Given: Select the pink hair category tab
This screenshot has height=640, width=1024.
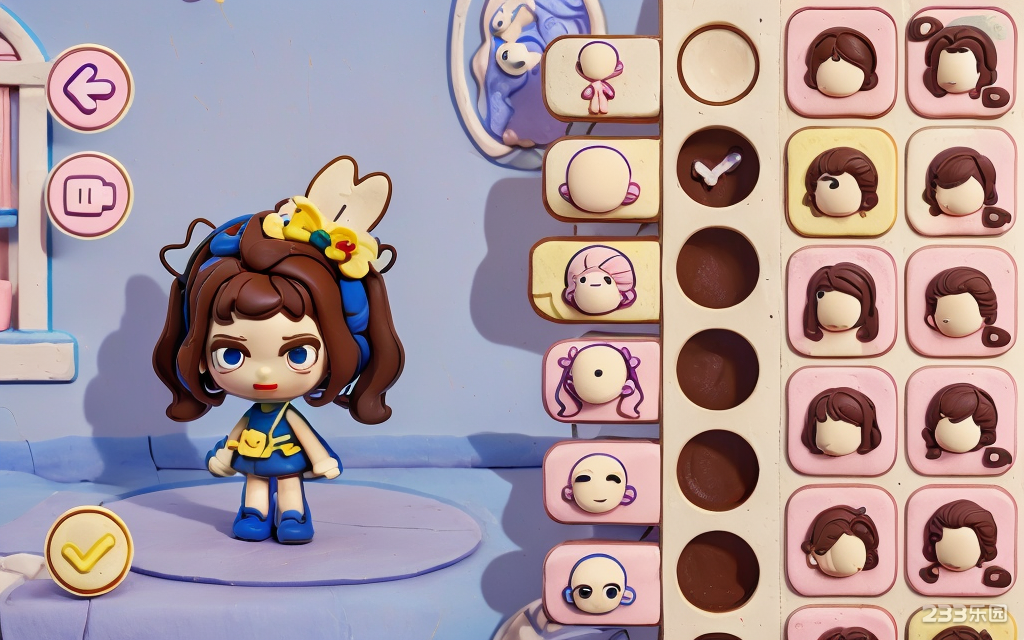Looking at the screenshot, I should point(597,280).
